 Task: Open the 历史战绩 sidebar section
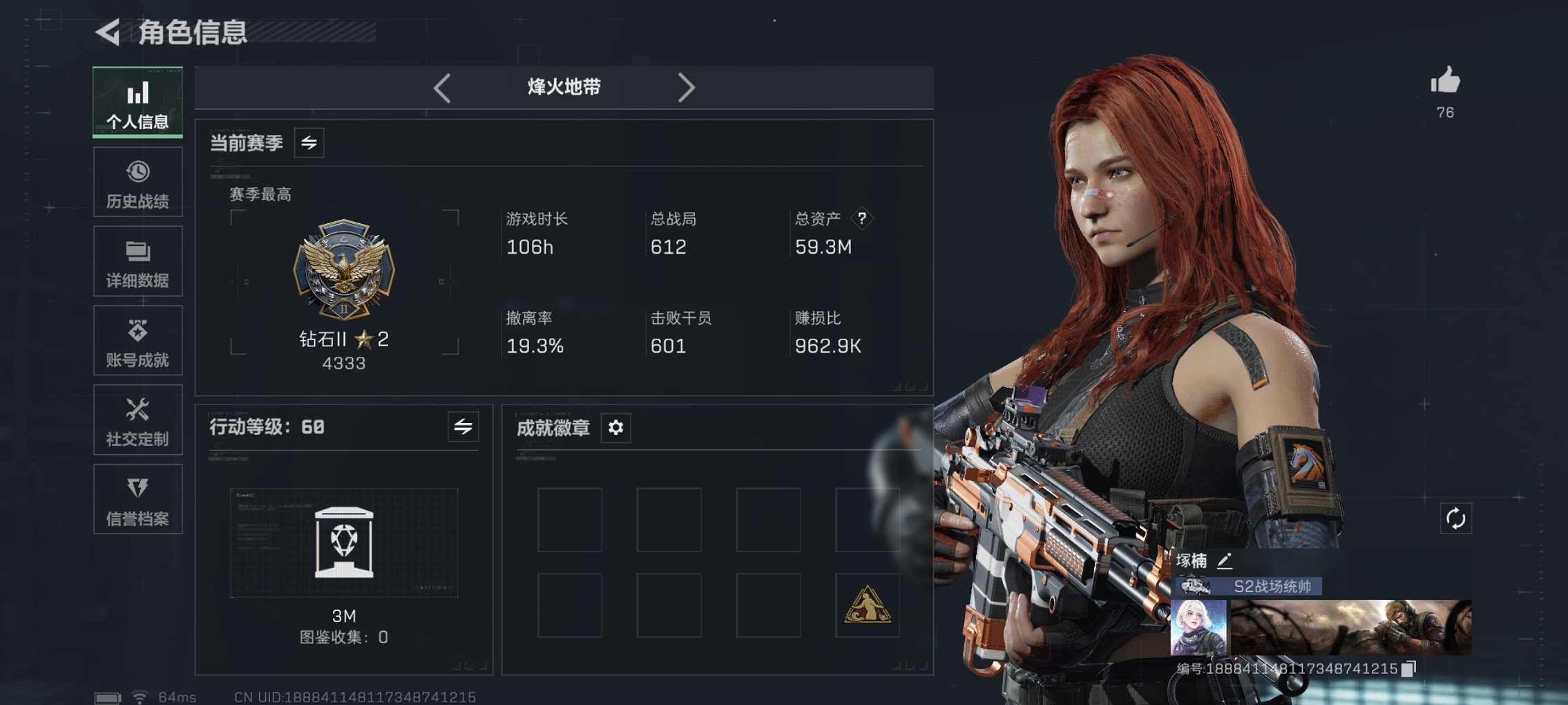(137, 182)
